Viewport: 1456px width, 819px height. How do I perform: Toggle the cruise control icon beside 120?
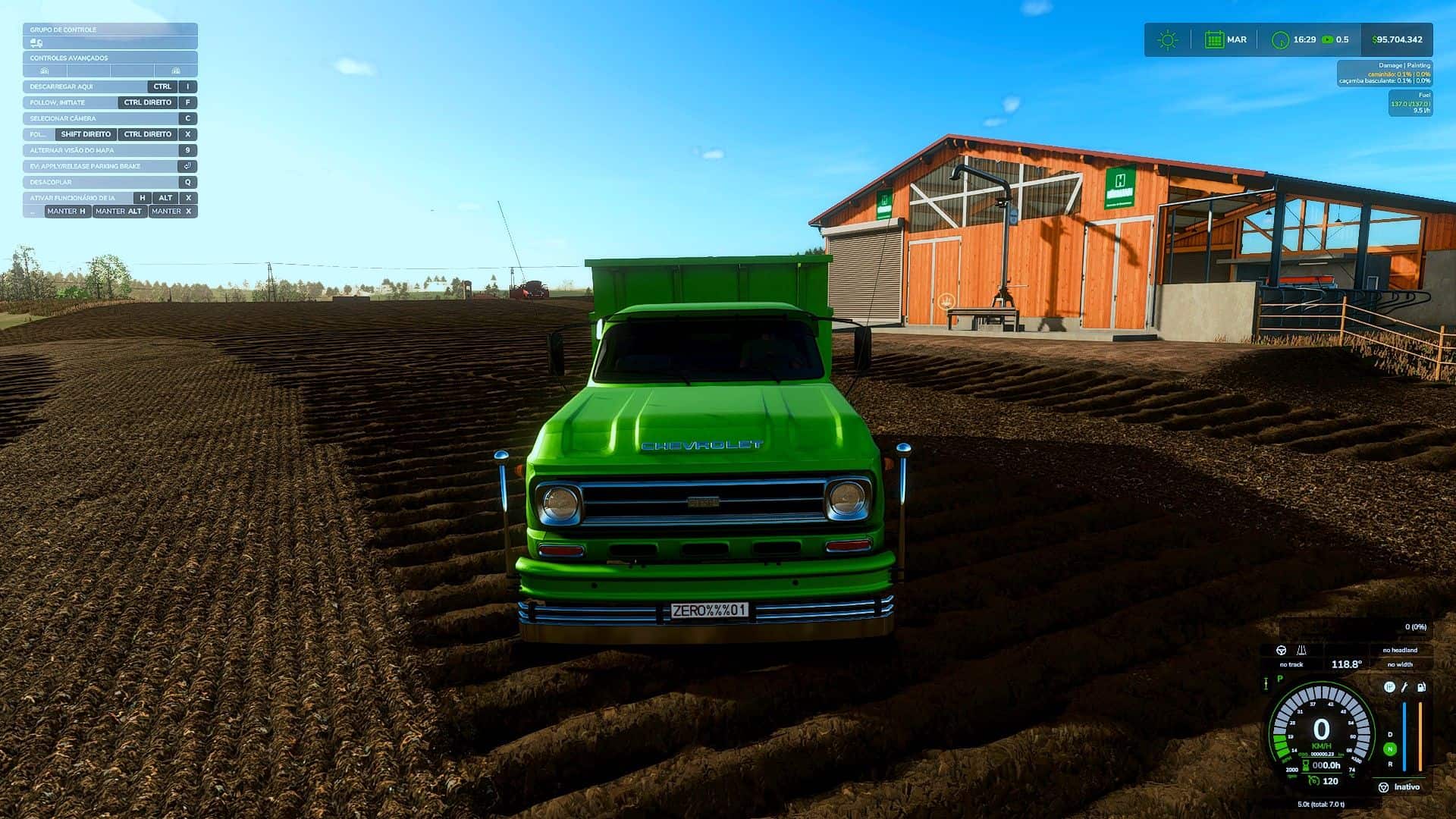1313,780
